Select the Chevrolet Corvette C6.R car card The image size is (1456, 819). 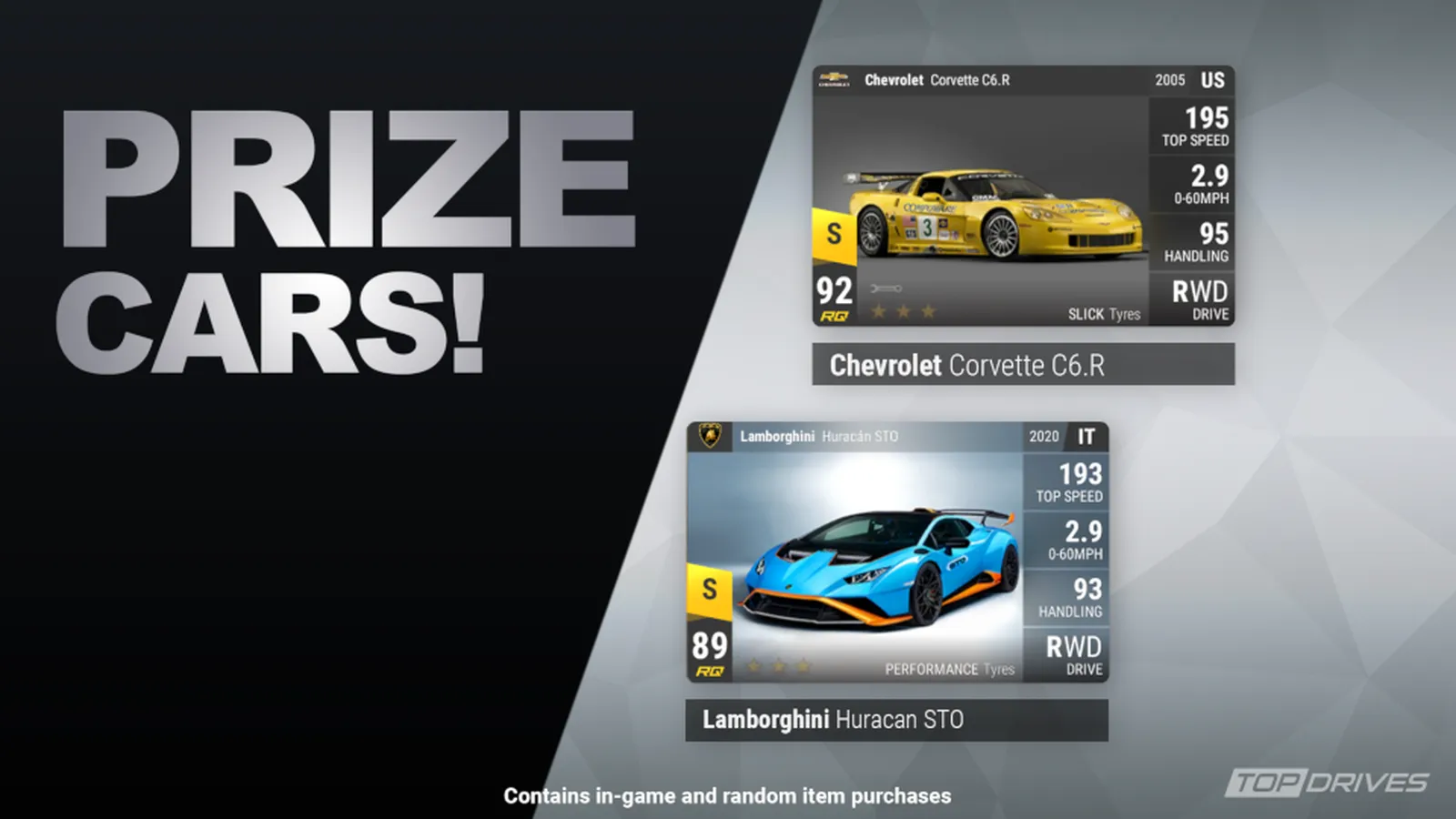pos(1023,196)
